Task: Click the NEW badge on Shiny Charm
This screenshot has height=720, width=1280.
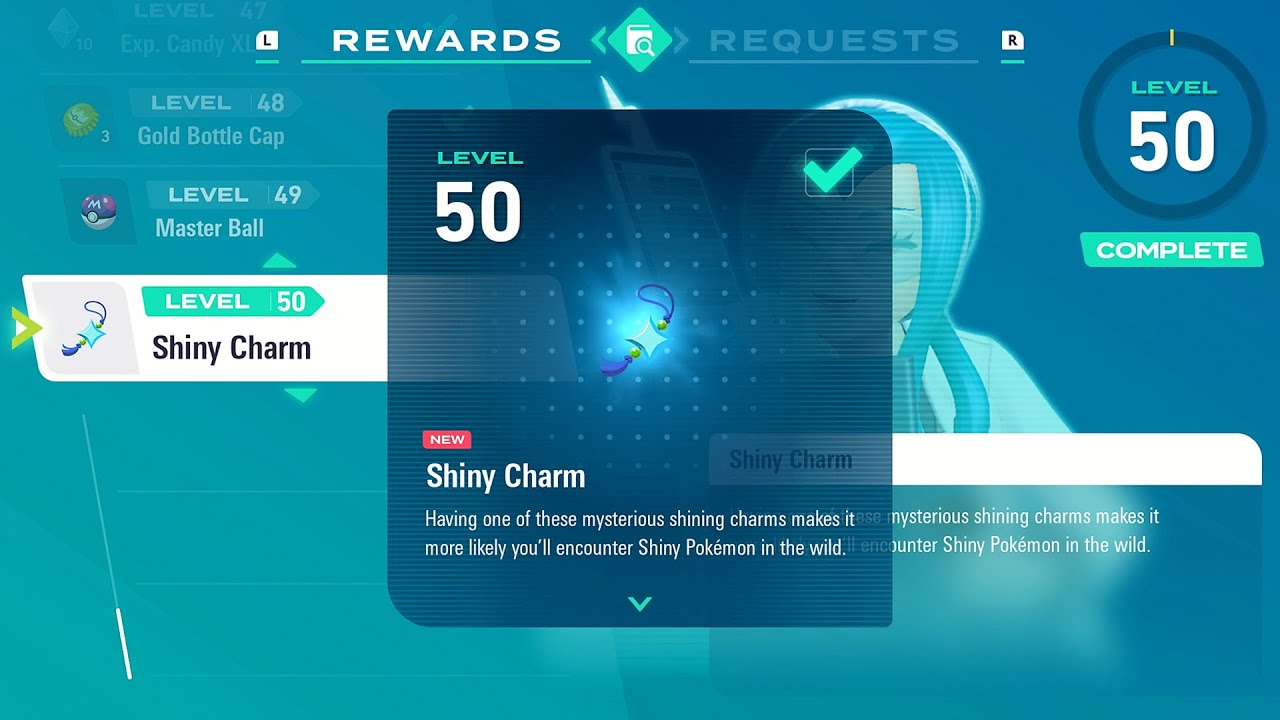Action: pos(446,439)
